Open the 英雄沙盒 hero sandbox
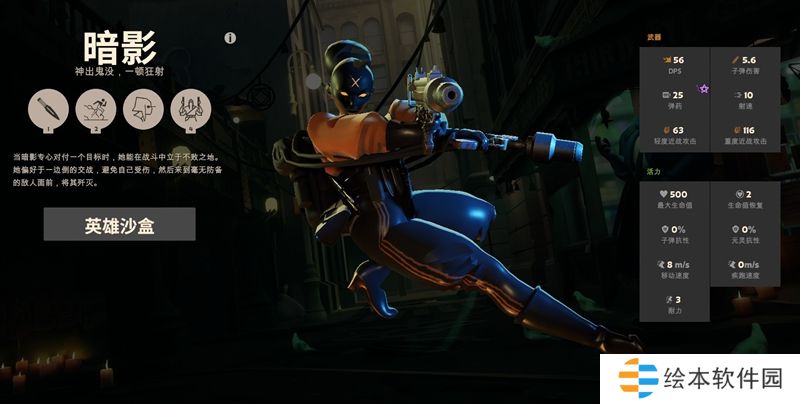The image size is (800, 404). 118,225
